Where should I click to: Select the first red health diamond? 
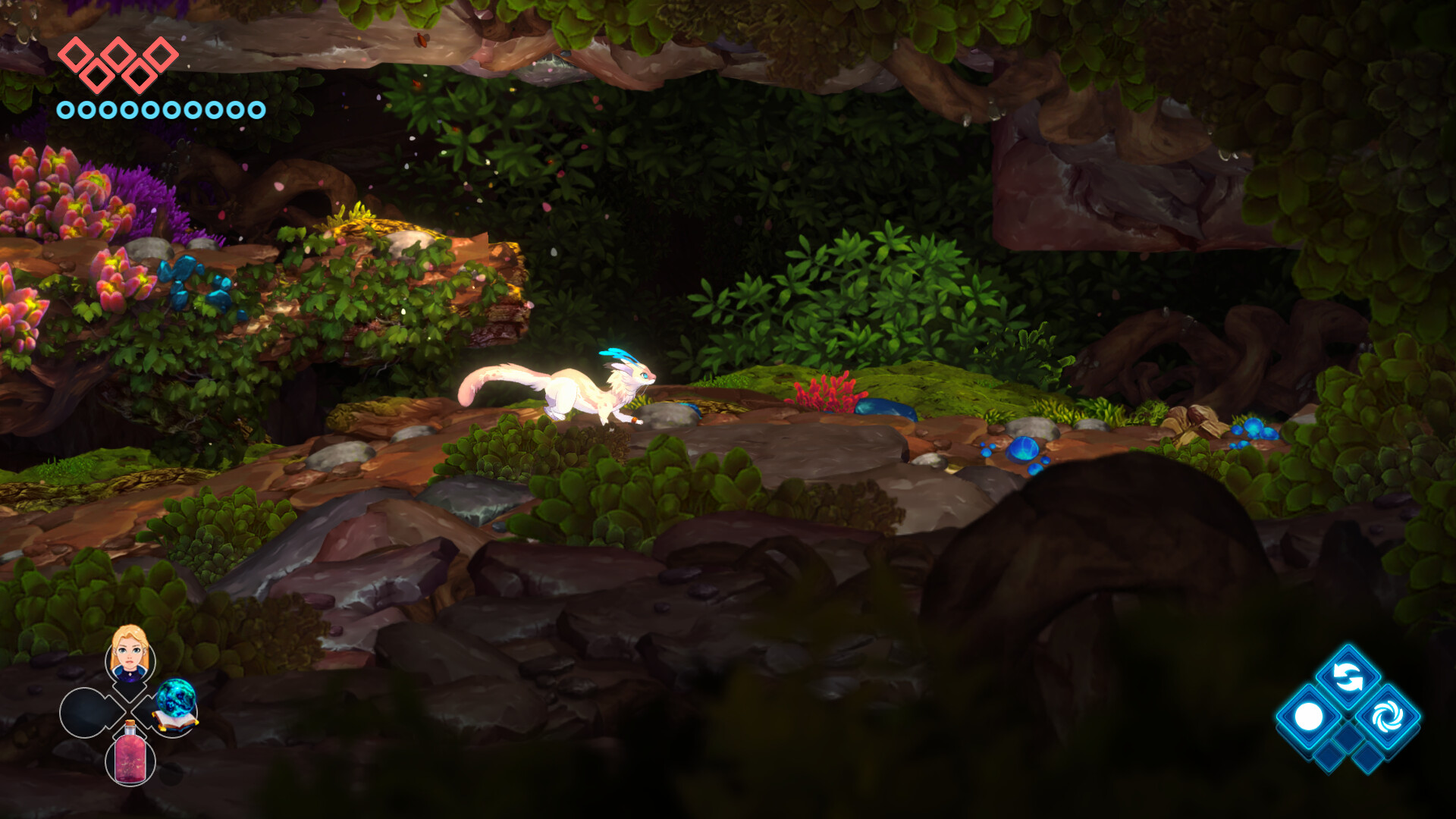tap(74, 53)
